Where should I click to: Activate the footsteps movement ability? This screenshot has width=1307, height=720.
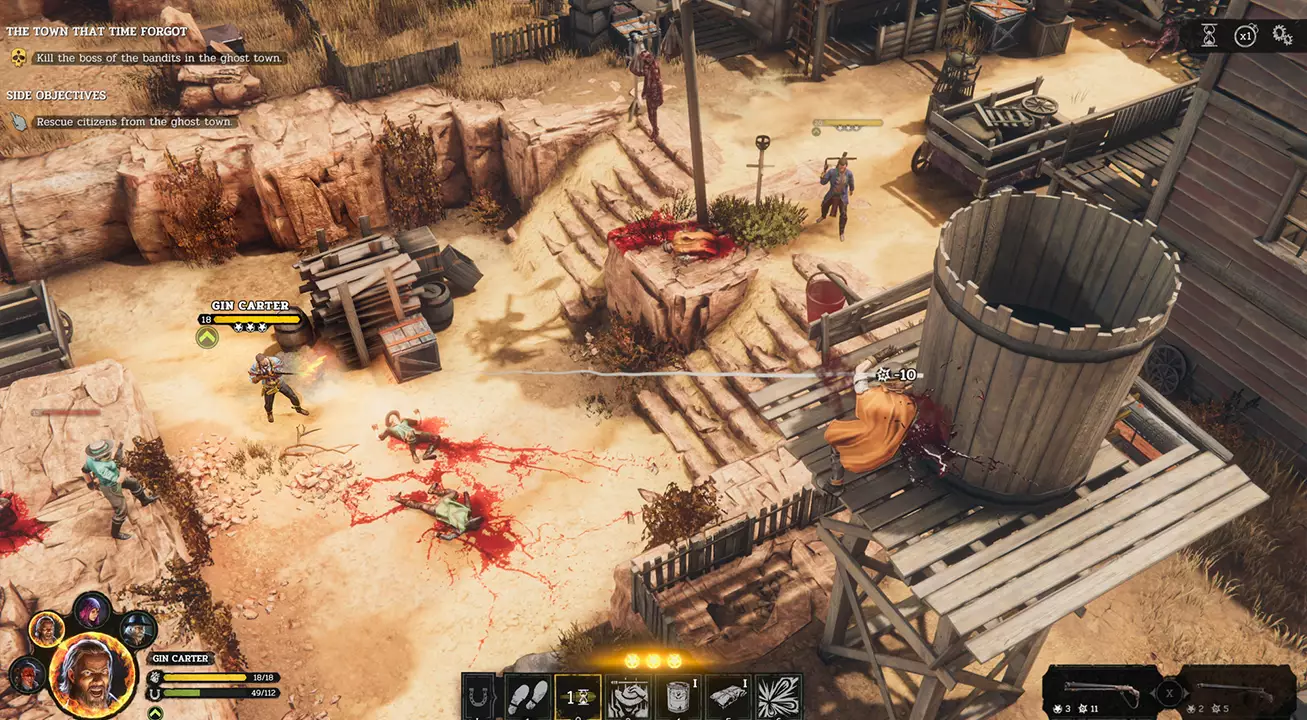(527, 696)
